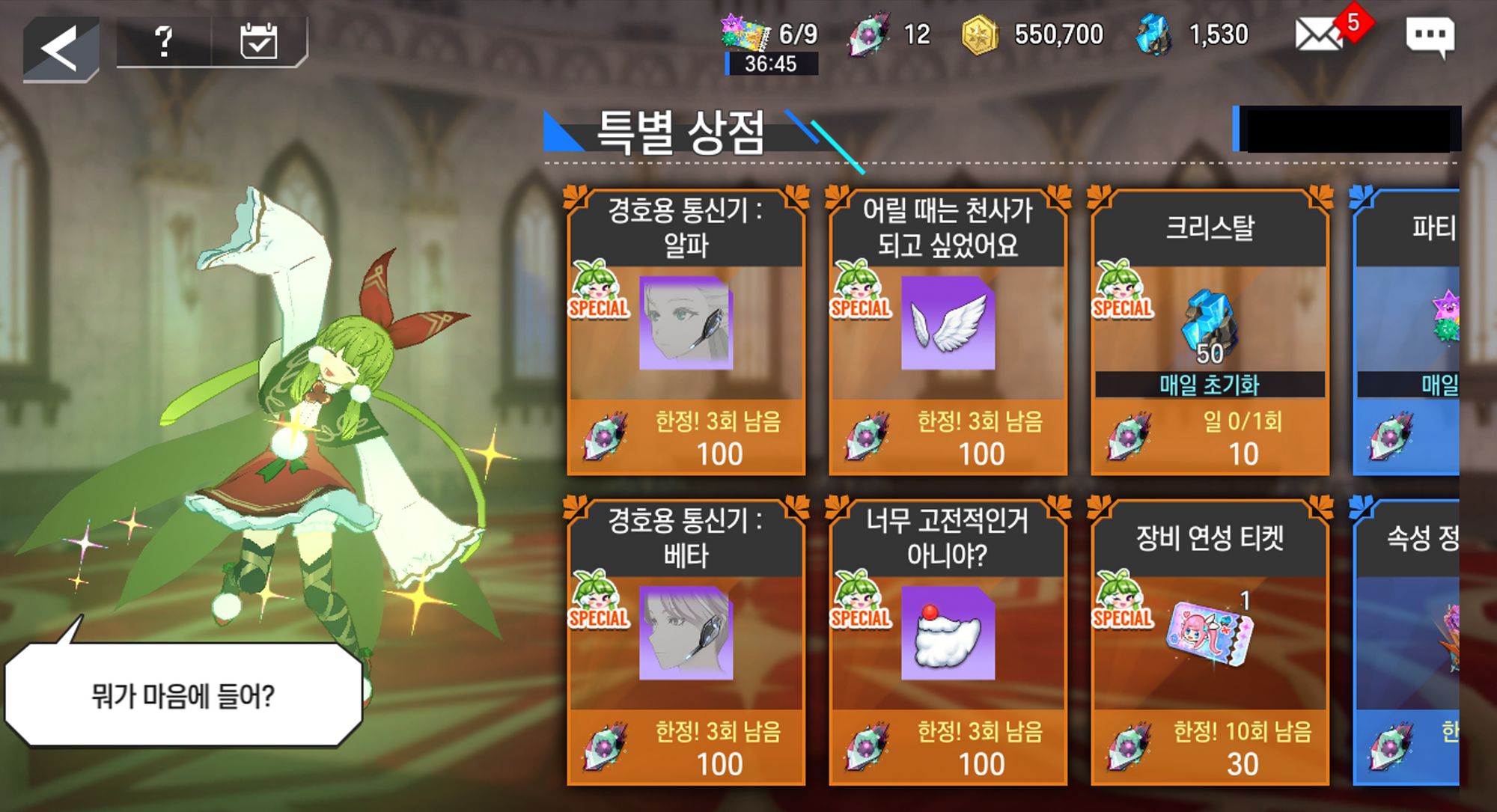Tap the speech bubble 뭐가 마음에 들어?
The height and width of the screenshot is (812, 1497).
183,695
